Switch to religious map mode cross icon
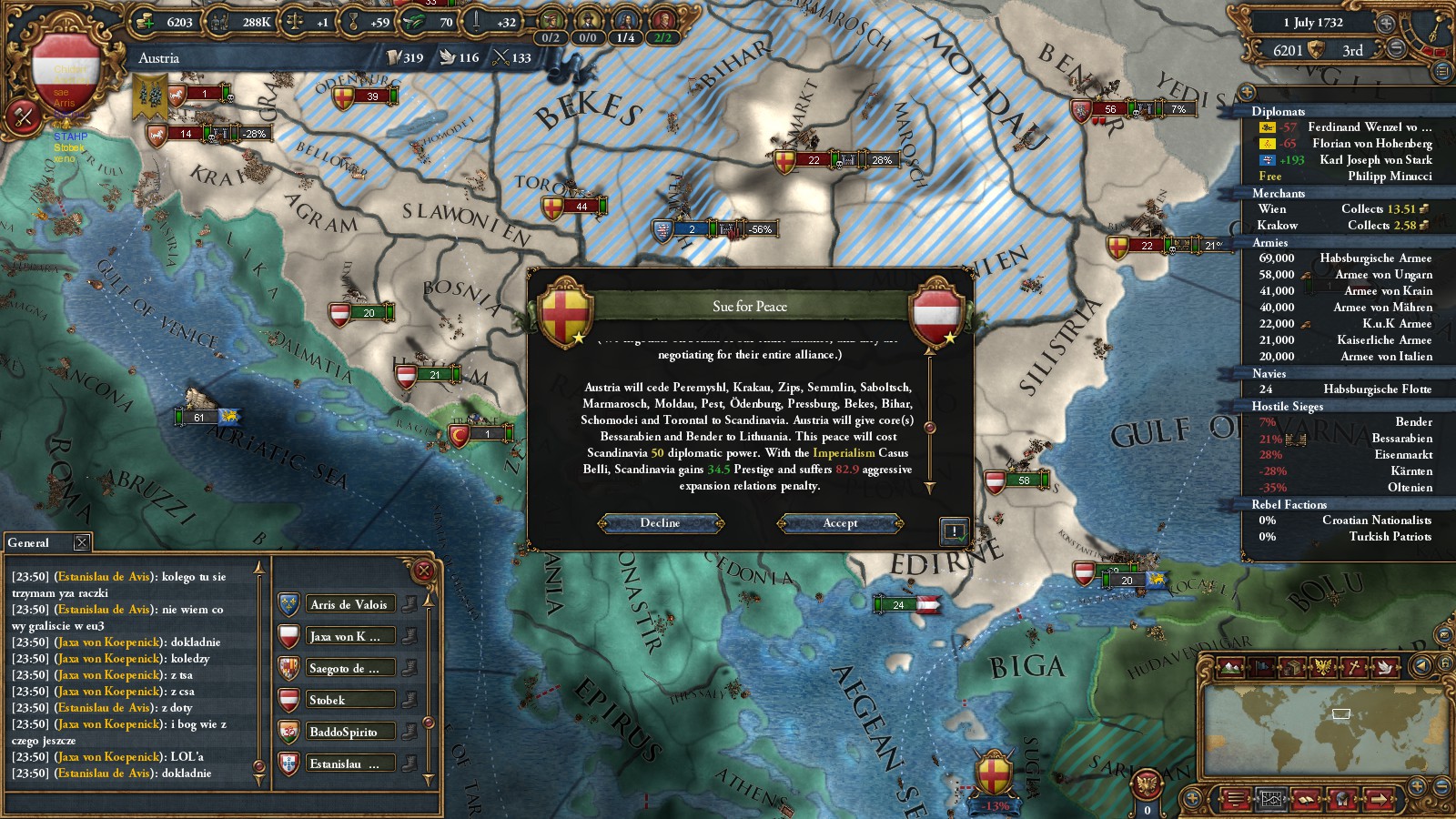Image resolution: width=1456 pixels, height=819 pixels. tap(1354, 667)
